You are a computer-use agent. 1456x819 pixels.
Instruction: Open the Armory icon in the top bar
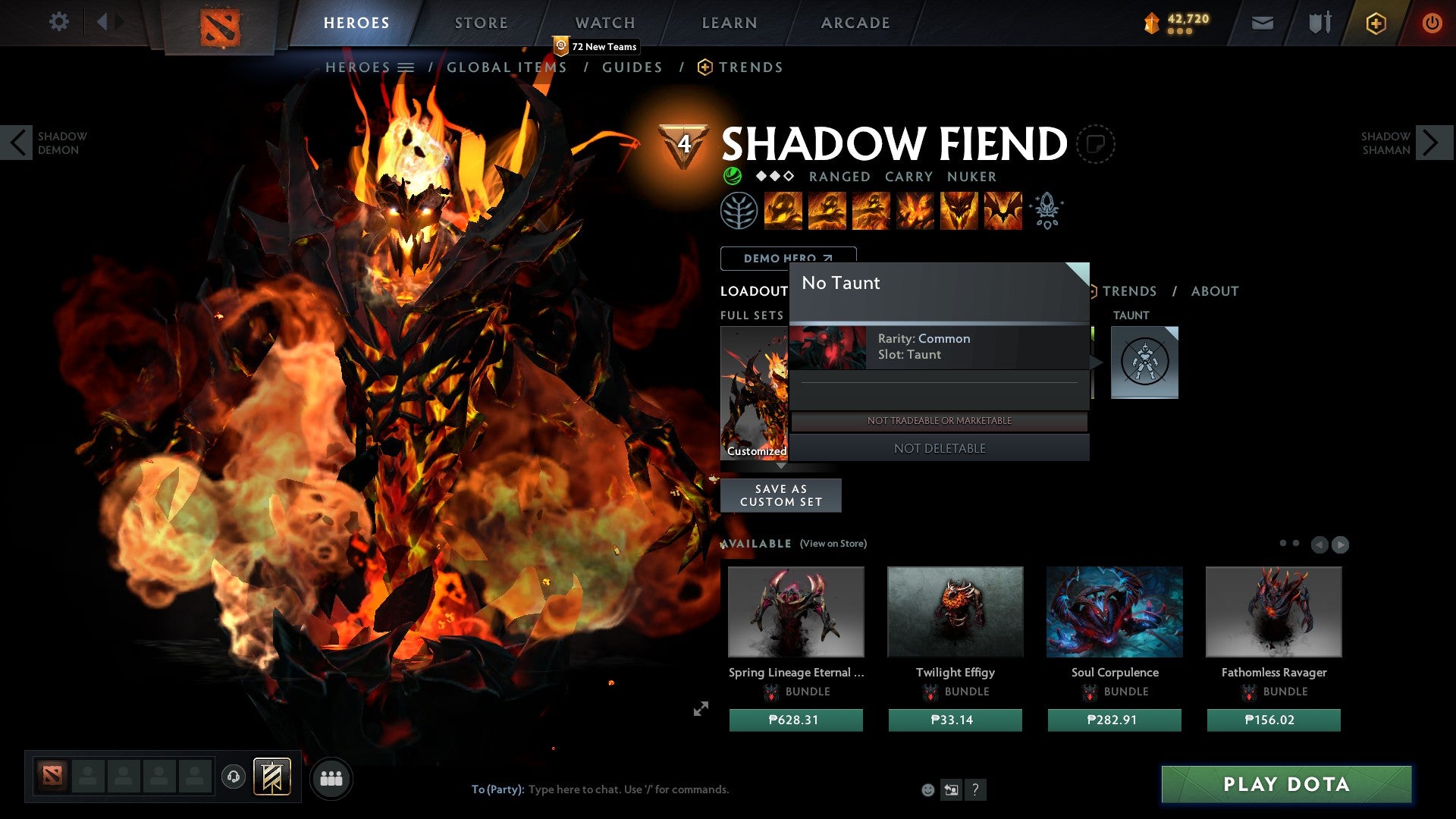coord(1319,23)
